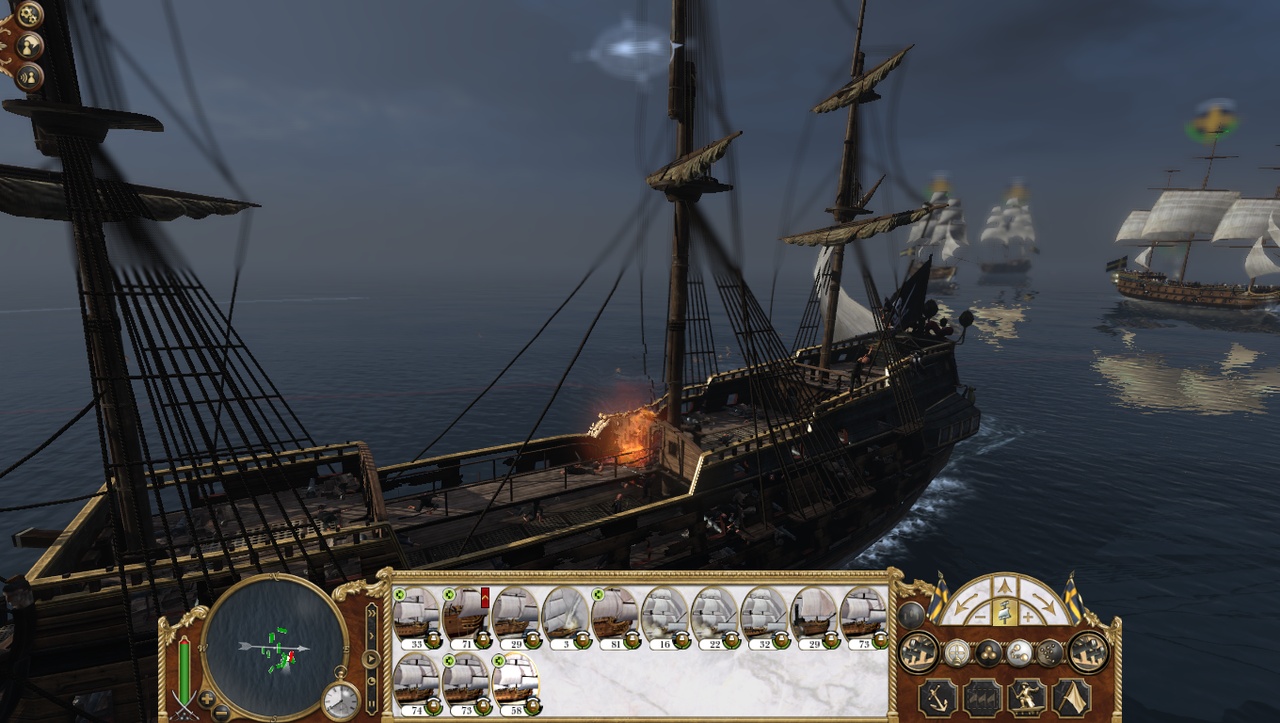Click the naval battle minimap
1280x723 pixels.
[274, 647]
